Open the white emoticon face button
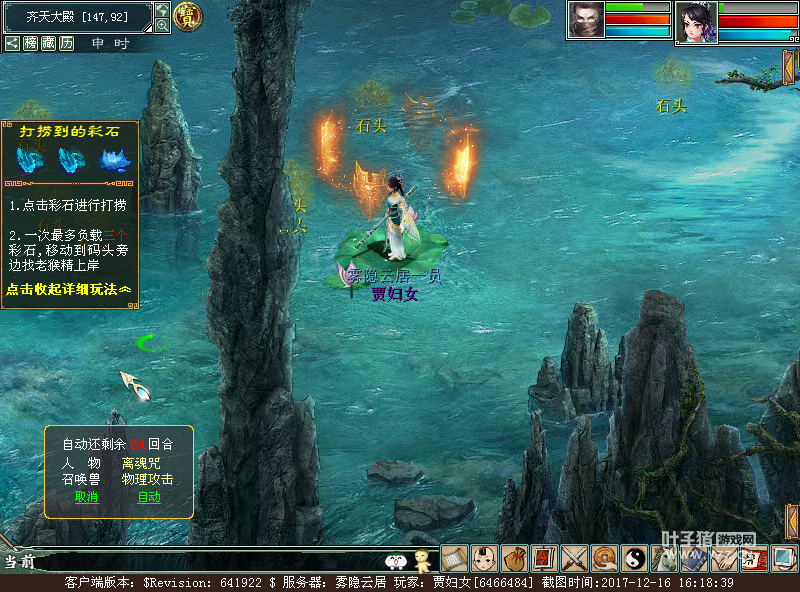The width and height of the screenshot is (800, 592). [396, 561]
